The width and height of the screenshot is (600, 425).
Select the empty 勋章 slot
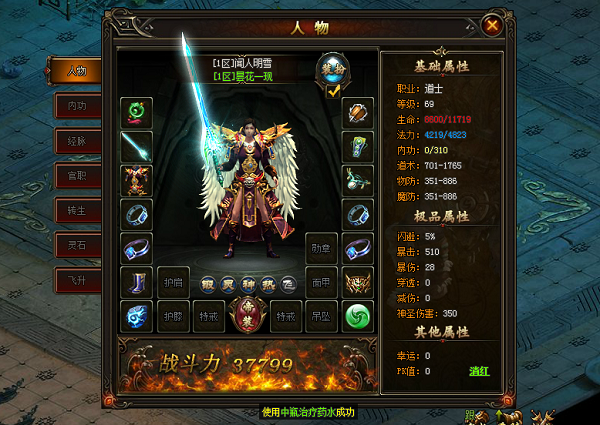tap(320, 248)
